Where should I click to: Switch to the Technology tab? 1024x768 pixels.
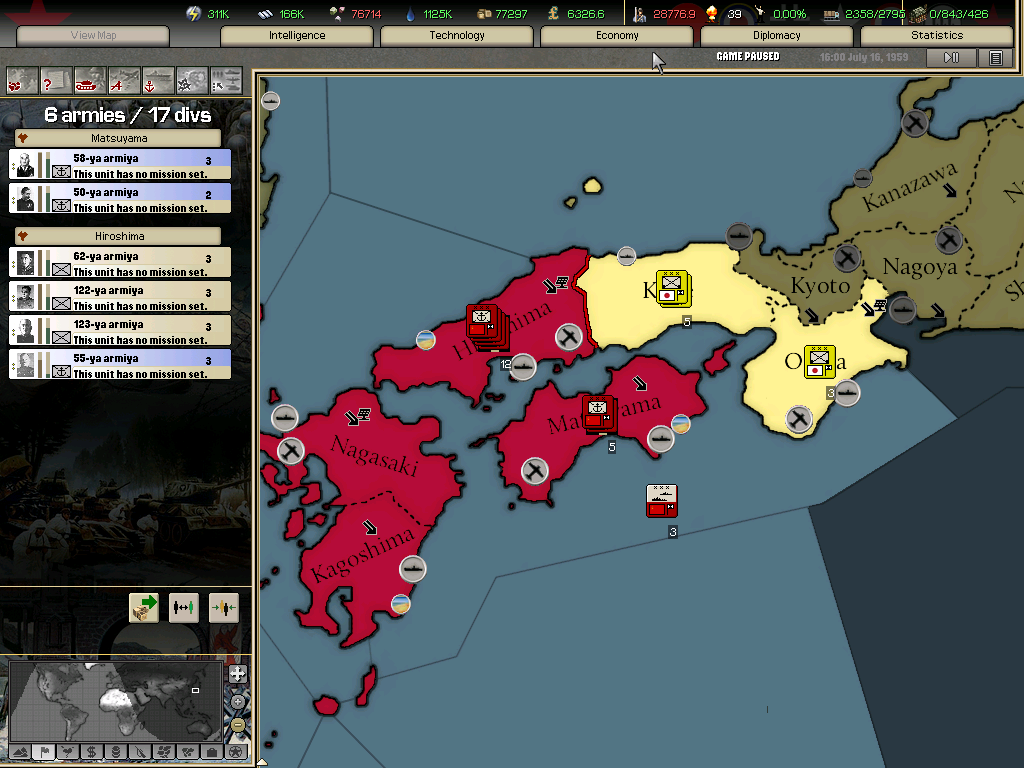(457, 36)
